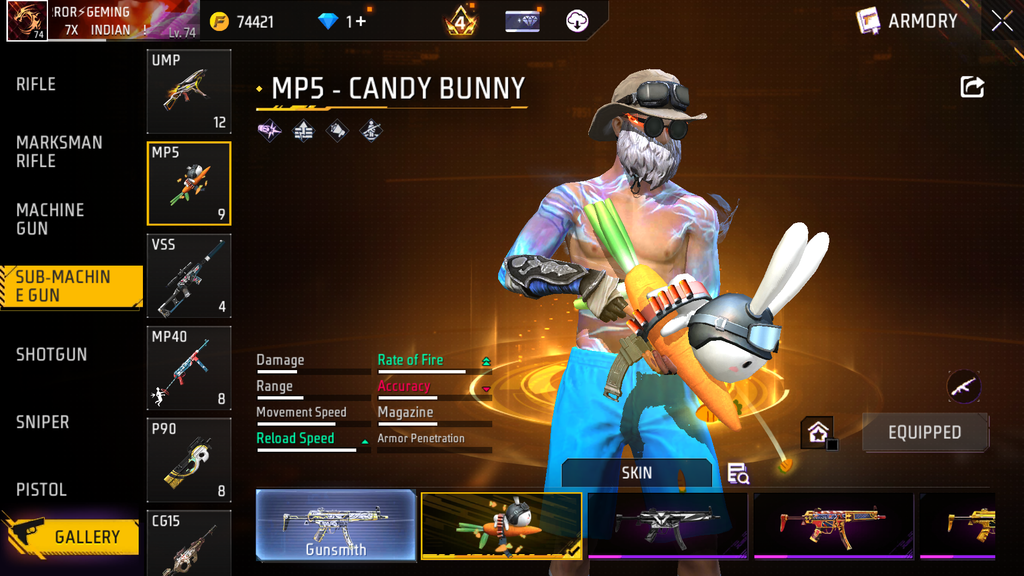This screenshot has width=1024, height=576.
Task: Close the Armory screen
Action: (1002, 21)
